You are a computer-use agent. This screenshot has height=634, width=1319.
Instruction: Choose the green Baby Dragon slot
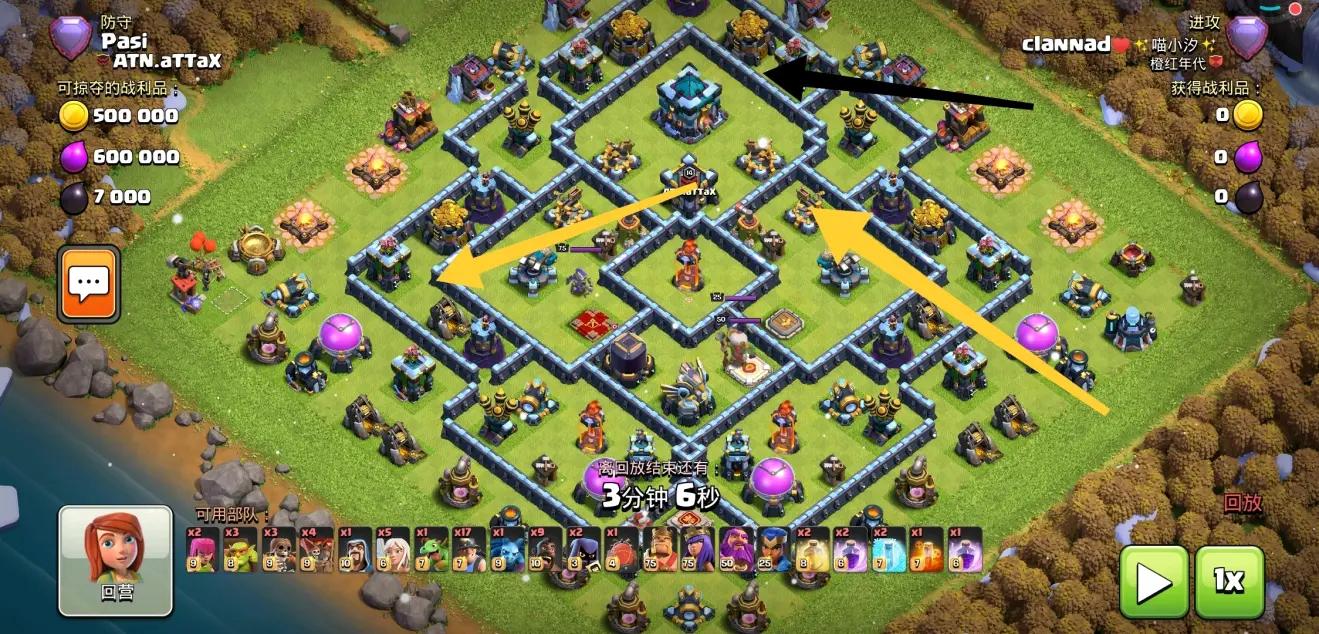click(x=430, y=549)
